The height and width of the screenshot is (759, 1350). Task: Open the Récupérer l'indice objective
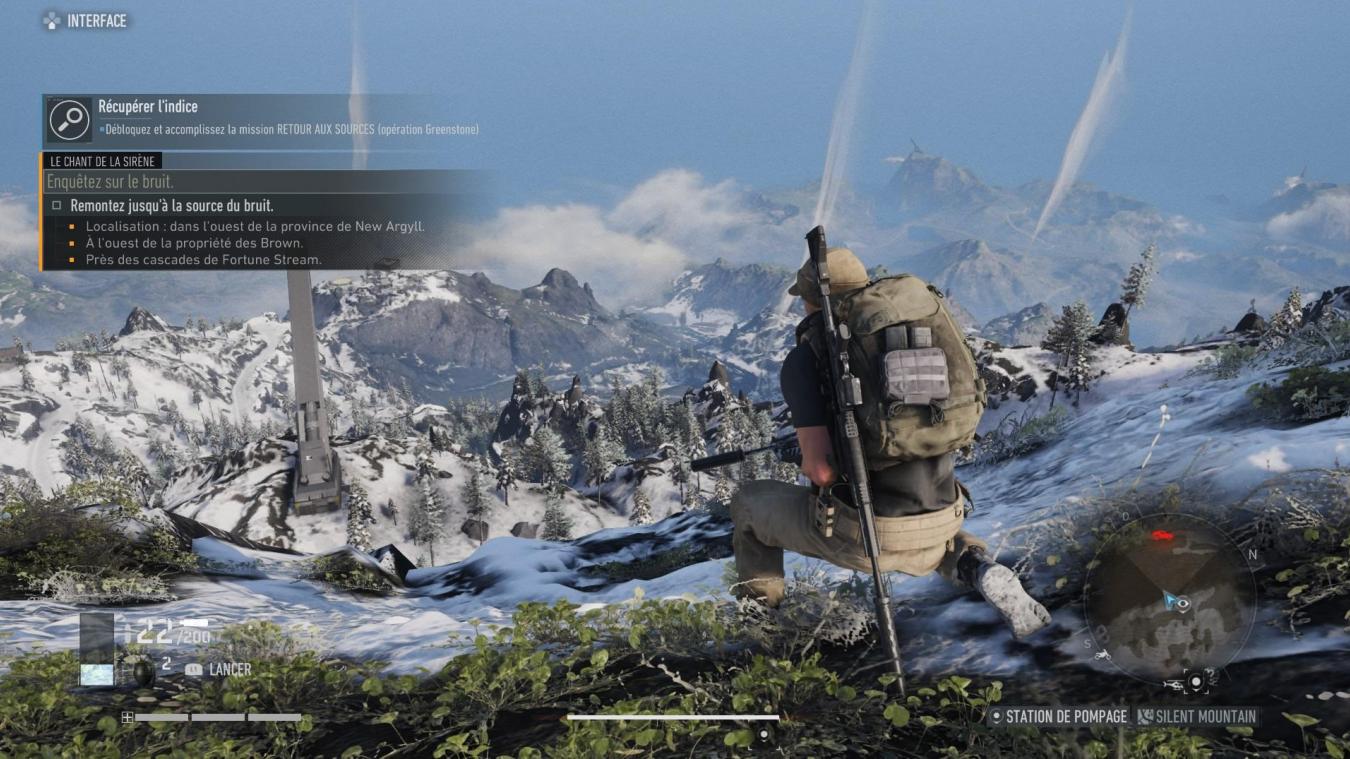pos(148,106)
